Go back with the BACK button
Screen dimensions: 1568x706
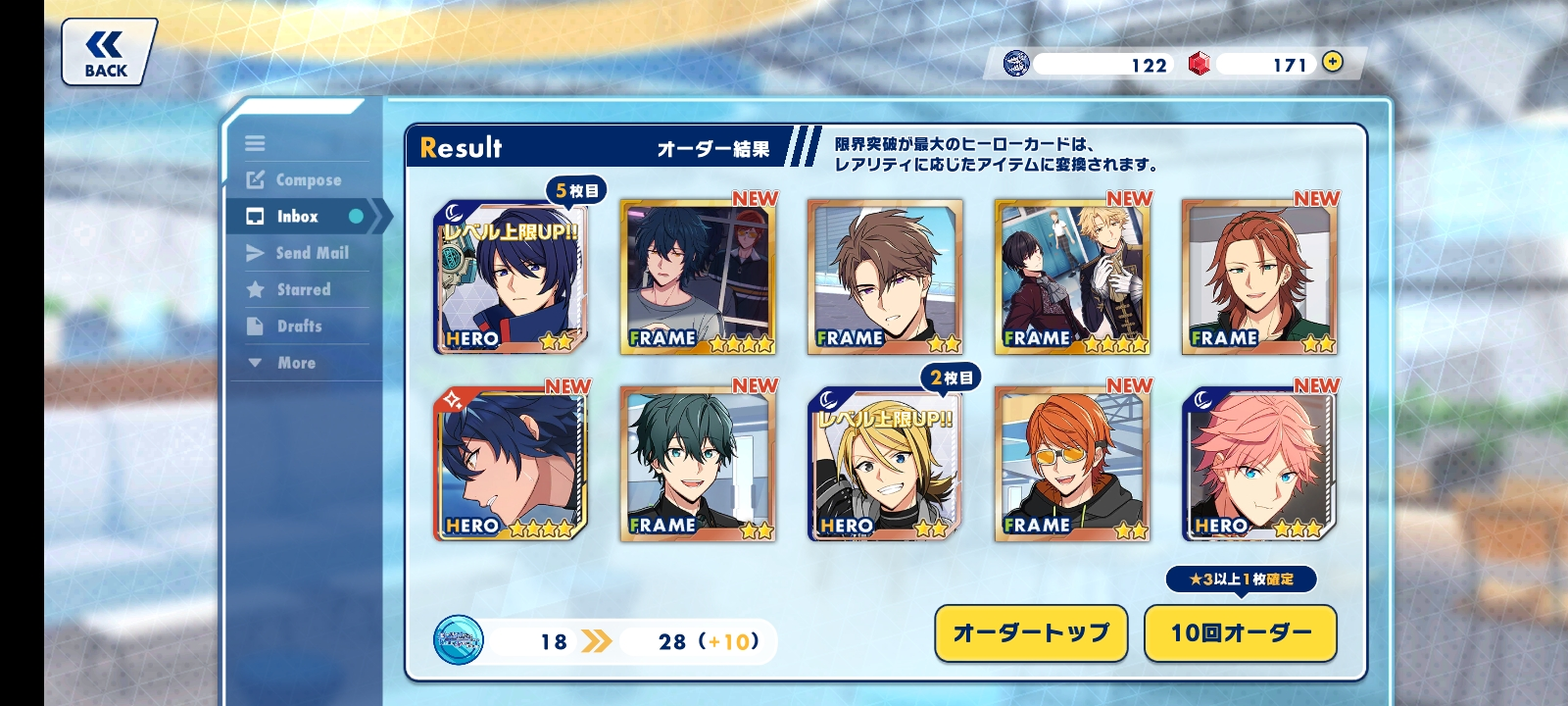coord(106,53)
